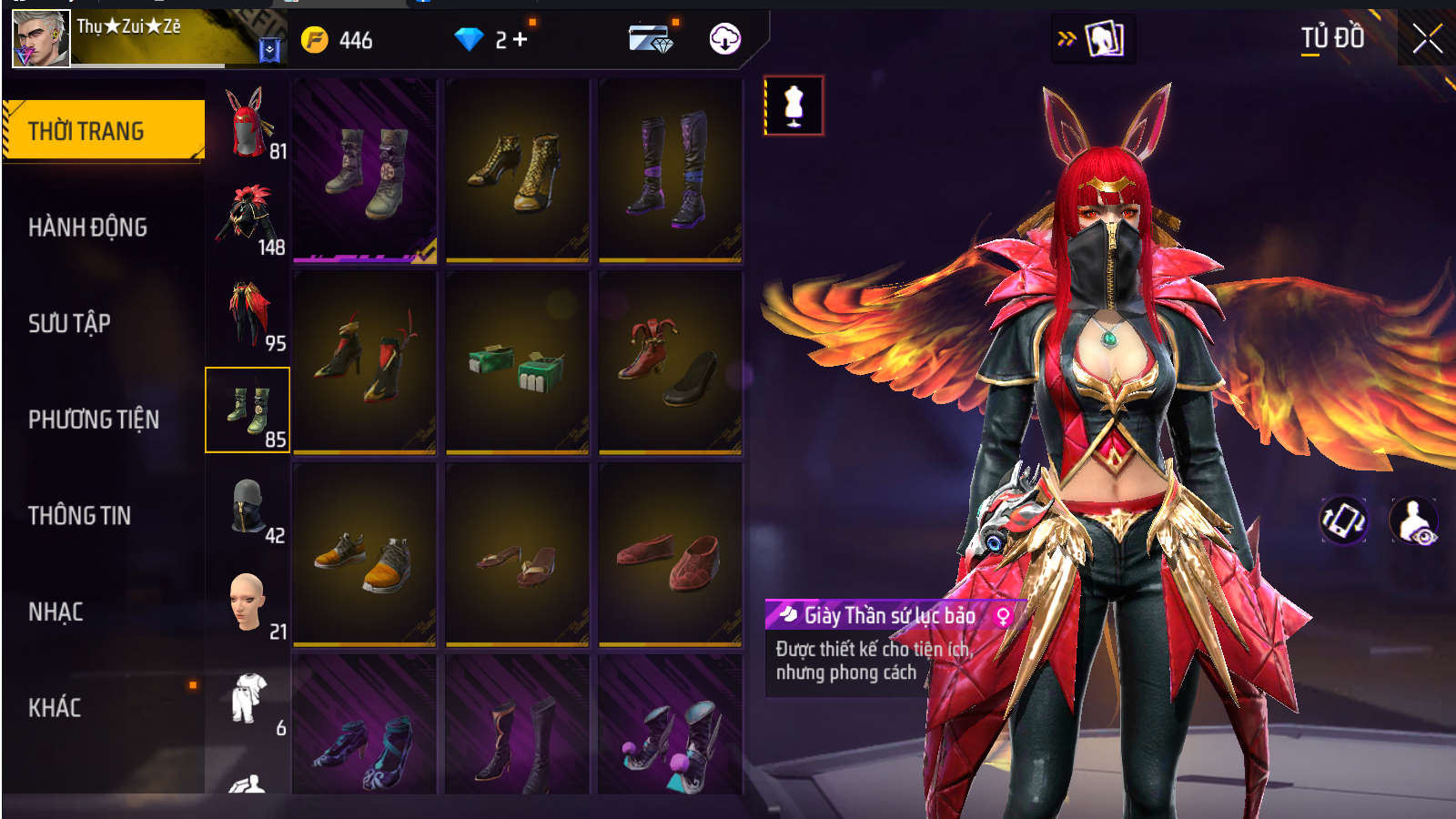Close the wardrobe with the X button

pyautogui.click(x=1427, y=39)
